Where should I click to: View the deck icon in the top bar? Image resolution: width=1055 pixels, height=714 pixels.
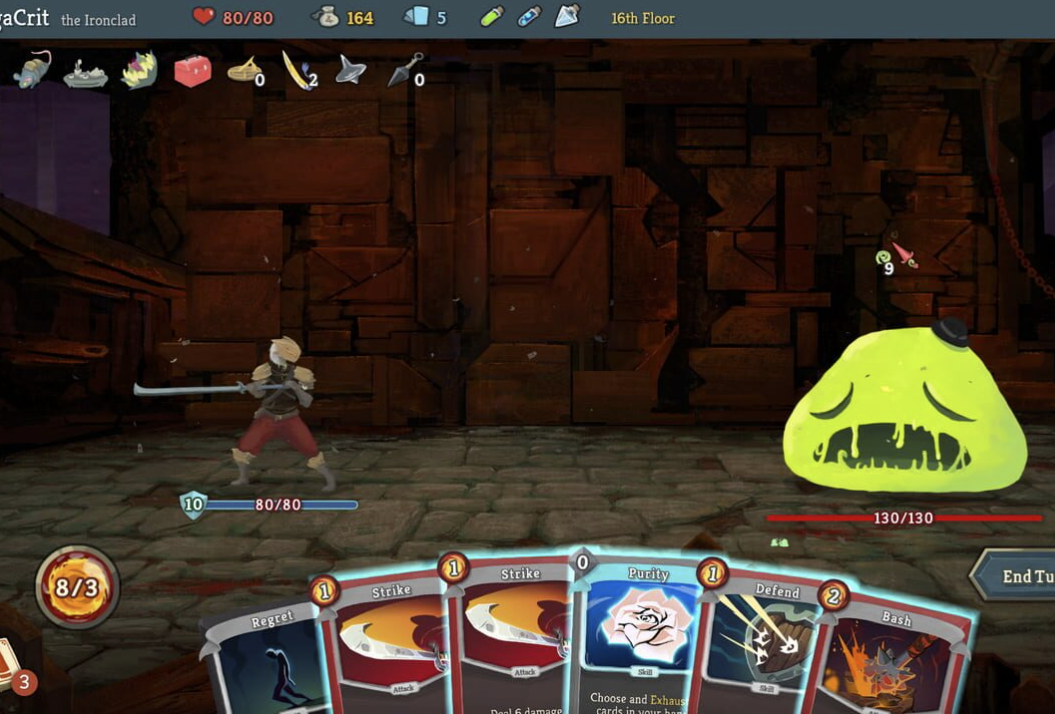tap(416, 17)
